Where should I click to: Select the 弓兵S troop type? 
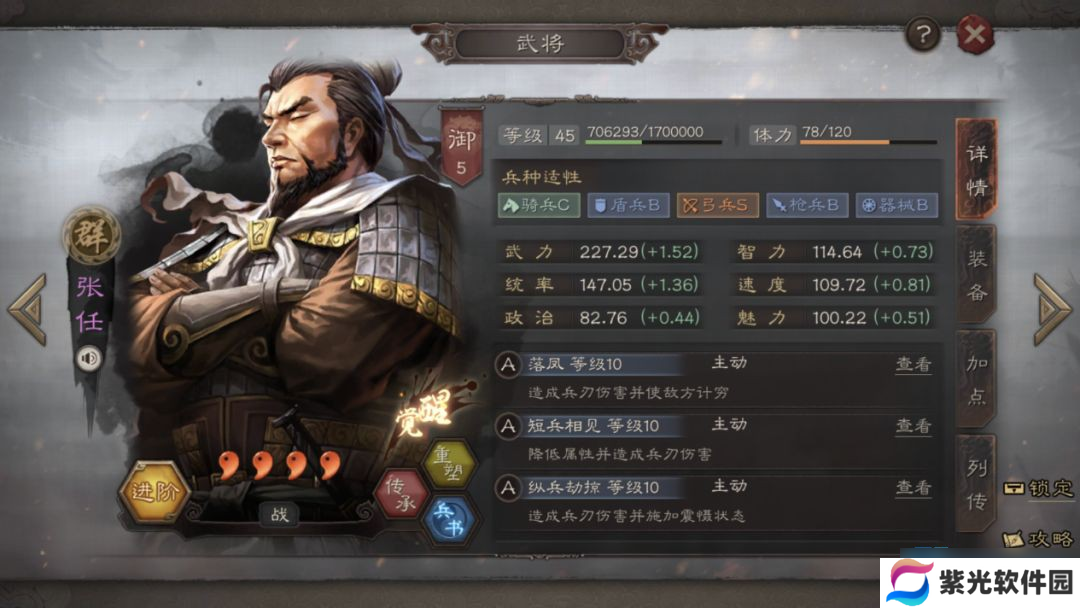point(715,205)
